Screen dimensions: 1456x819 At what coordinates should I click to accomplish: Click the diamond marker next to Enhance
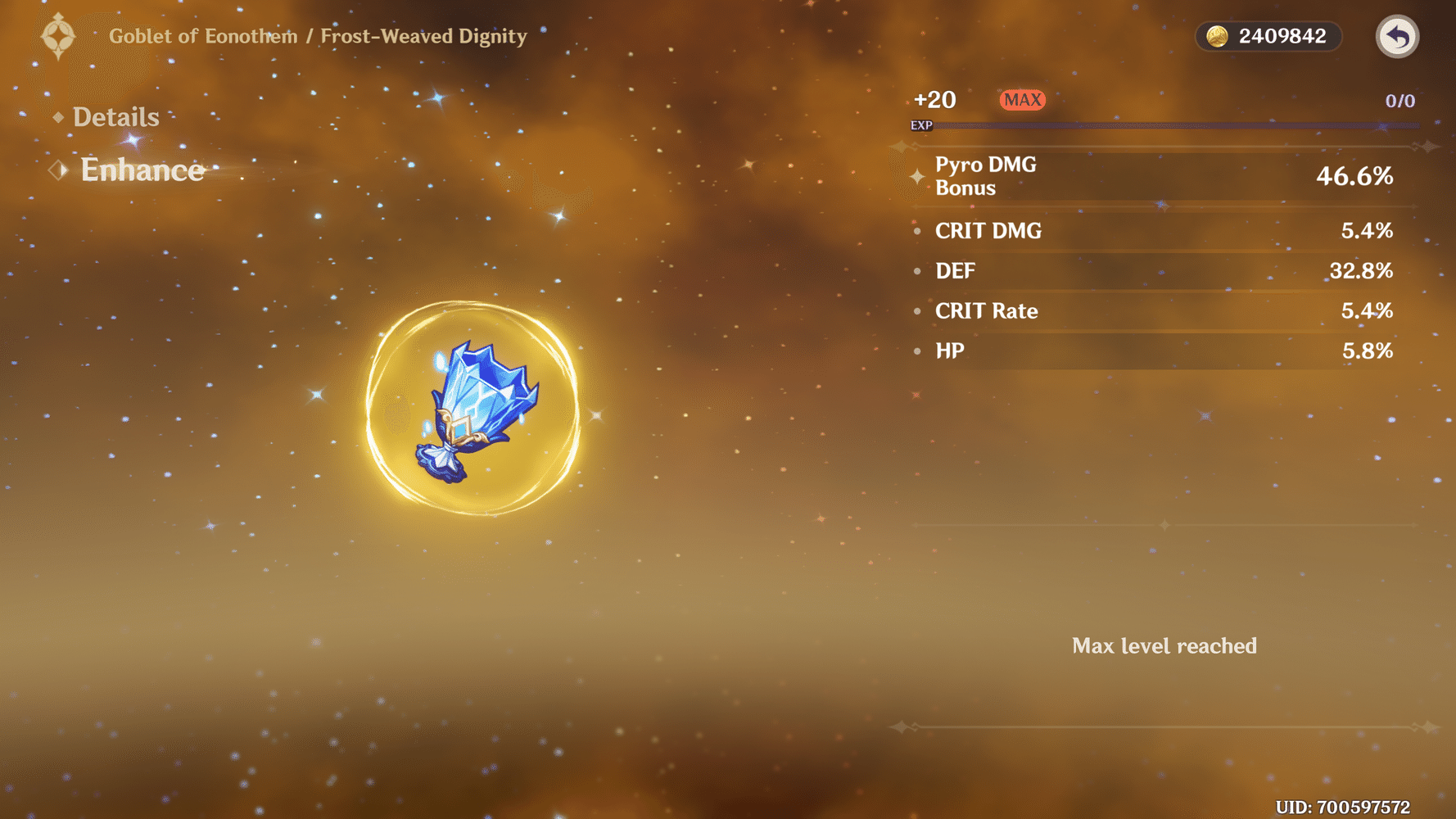57,169
